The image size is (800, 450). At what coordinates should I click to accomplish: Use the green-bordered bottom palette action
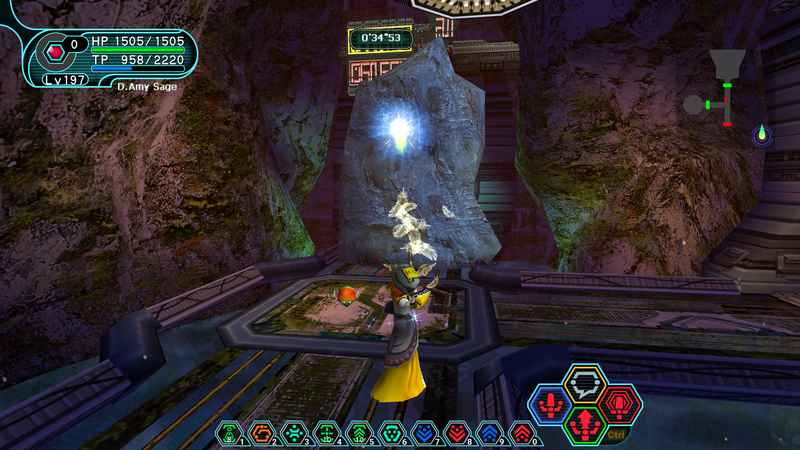[x=585, y=424]
